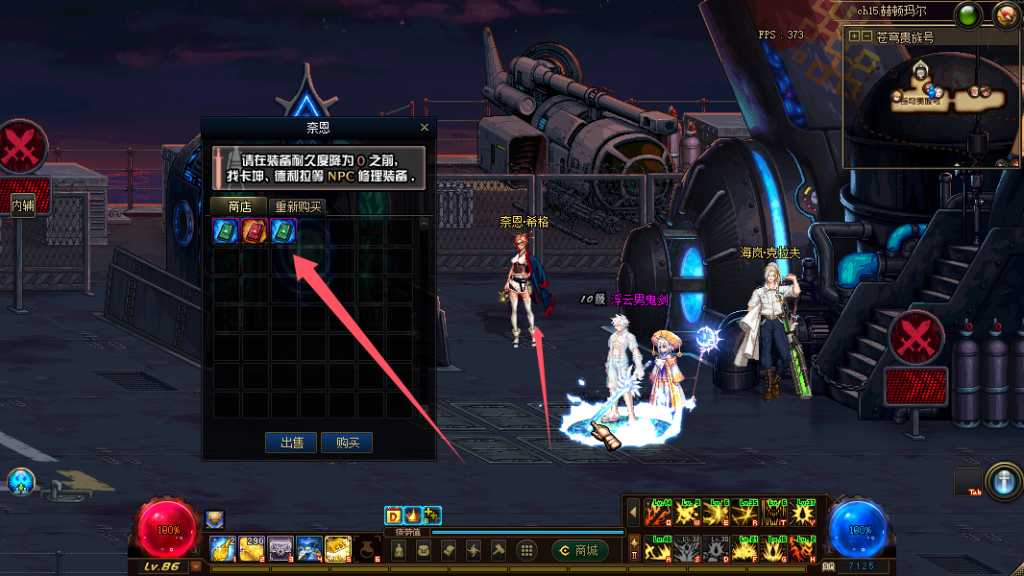Click the green orb button above minimap
The width and height of the screenshot is (1024, 576).
(x=968, y=15)
